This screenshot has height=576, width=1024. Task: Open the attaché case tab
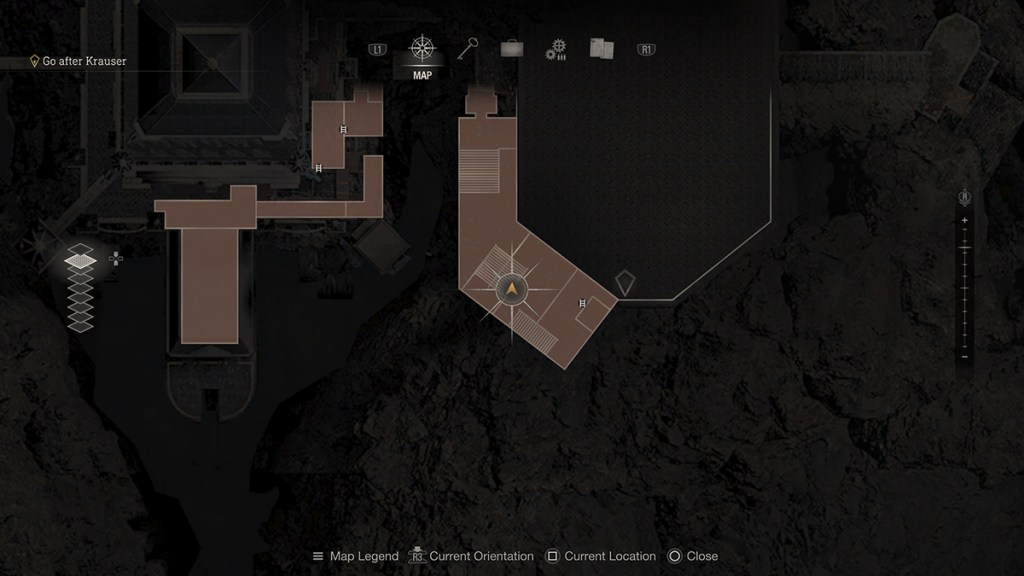point(511,49)
